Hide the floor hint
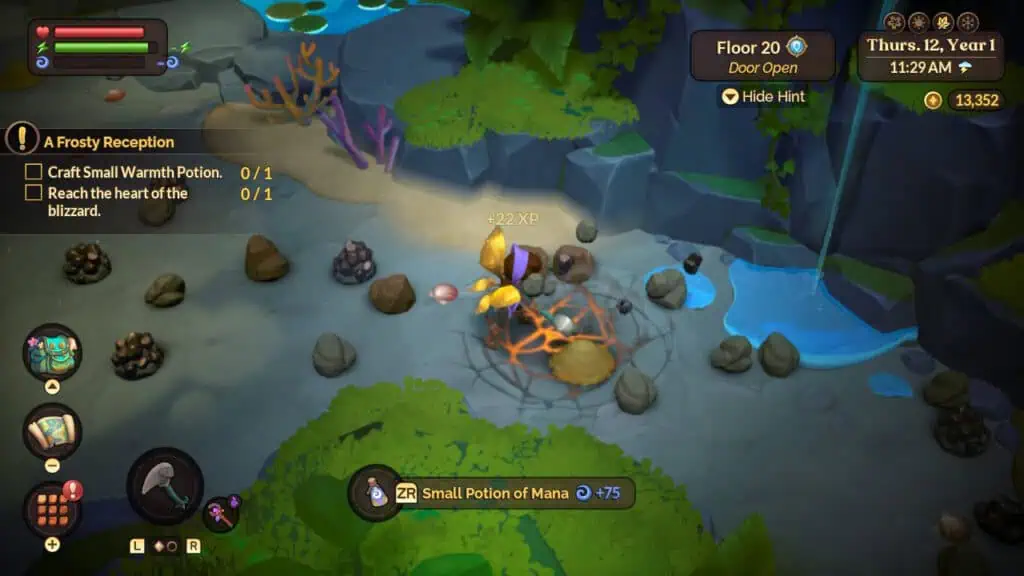Image resolution: width=1024 pixels, height=576 pixels. [x=765, y=97]
